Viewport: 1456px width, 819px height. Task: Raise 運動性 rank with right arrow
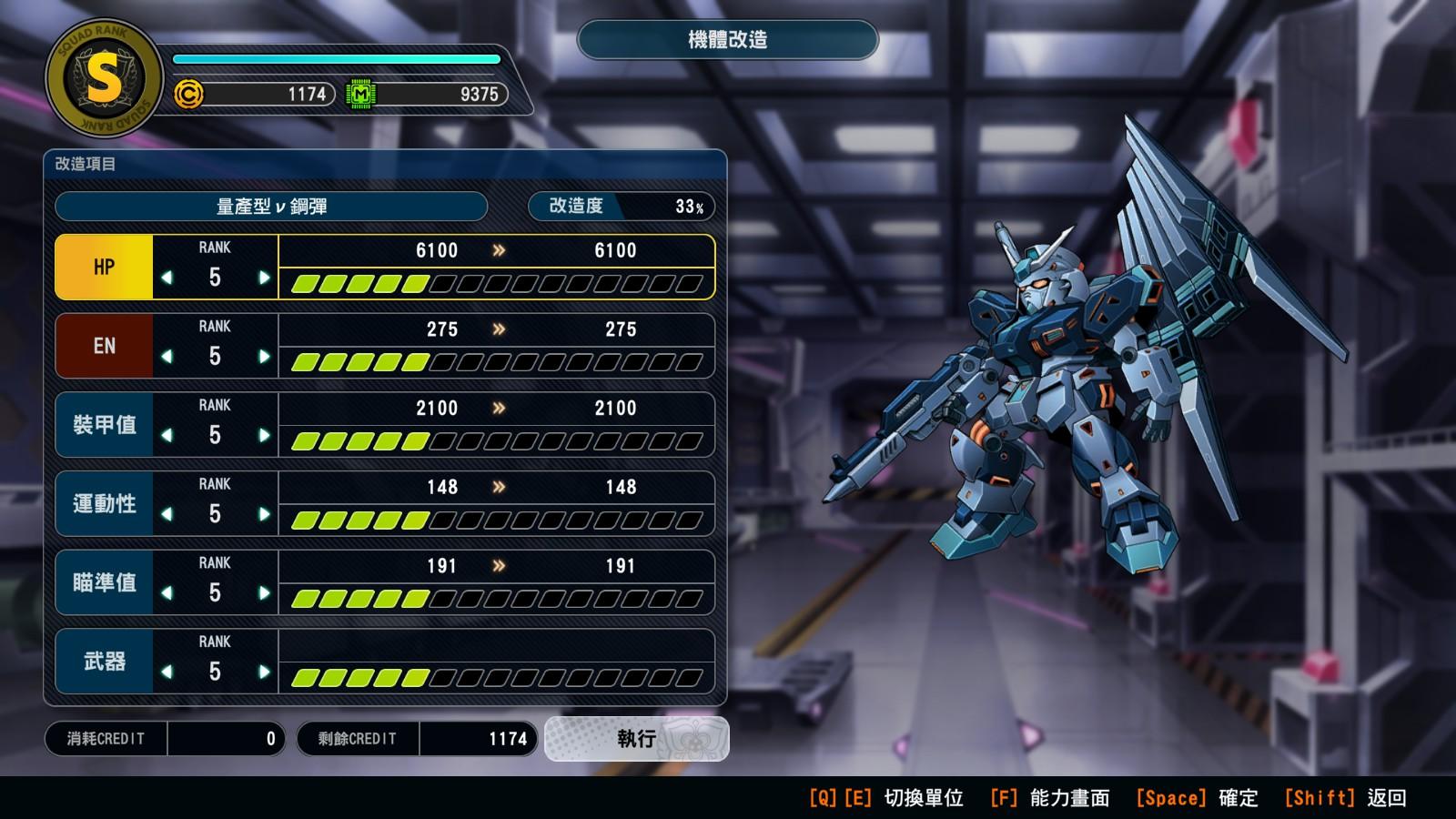coord(264,514)
